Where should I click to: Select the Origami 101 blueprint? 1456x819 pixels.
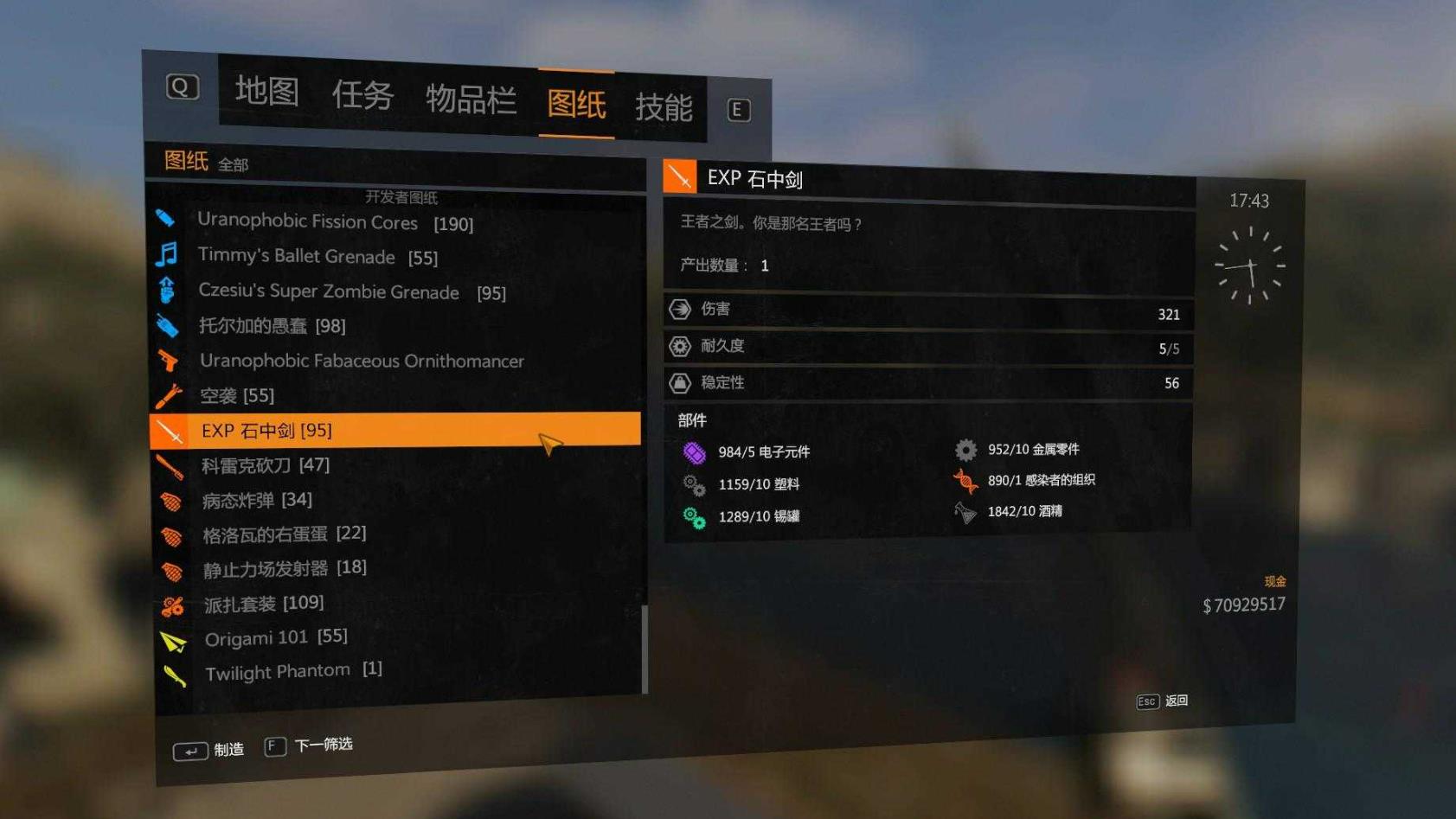tap(275, 637)
